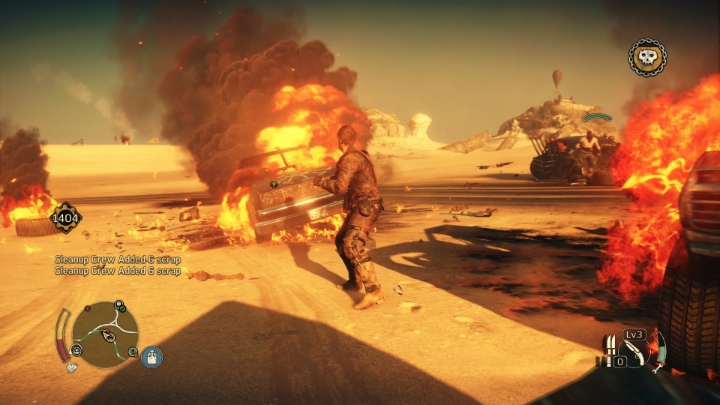Click the scrap counter badge showing 1404
This screenshot has height=405, width=720.
pos(67,216)
